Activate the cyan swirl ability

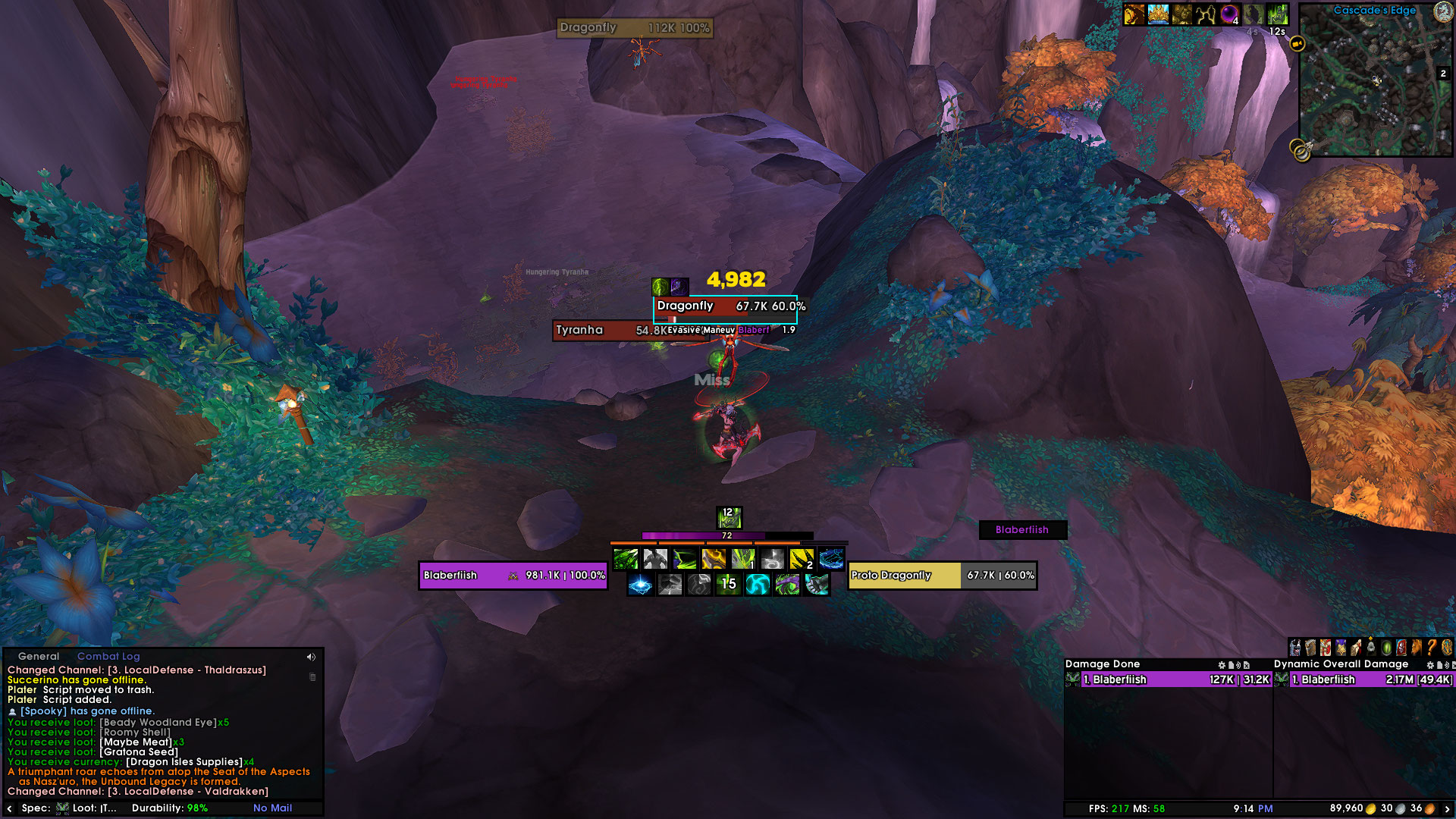[x=758, y=585]
